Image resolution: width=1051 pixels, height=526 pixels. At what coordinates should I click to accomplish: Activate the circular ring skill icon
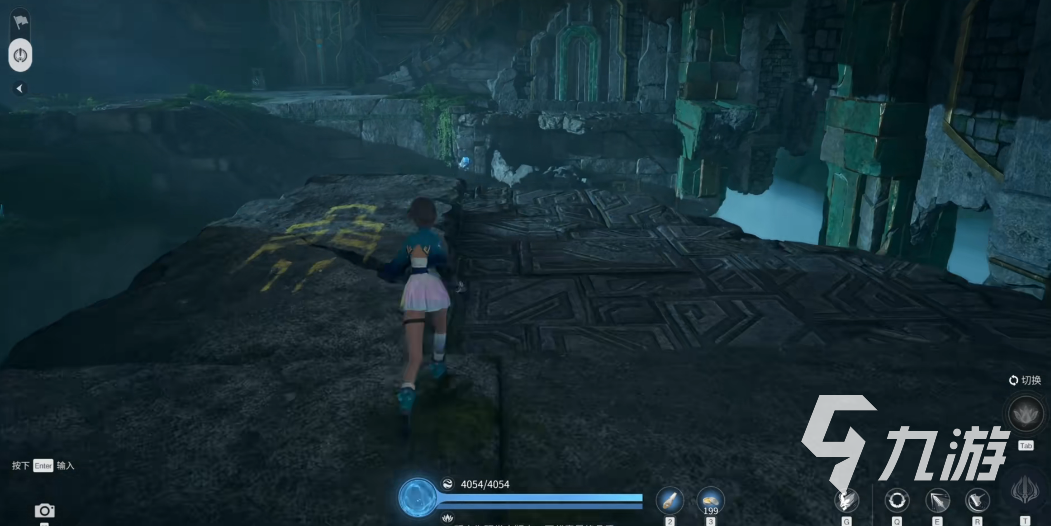coord(897,500)
